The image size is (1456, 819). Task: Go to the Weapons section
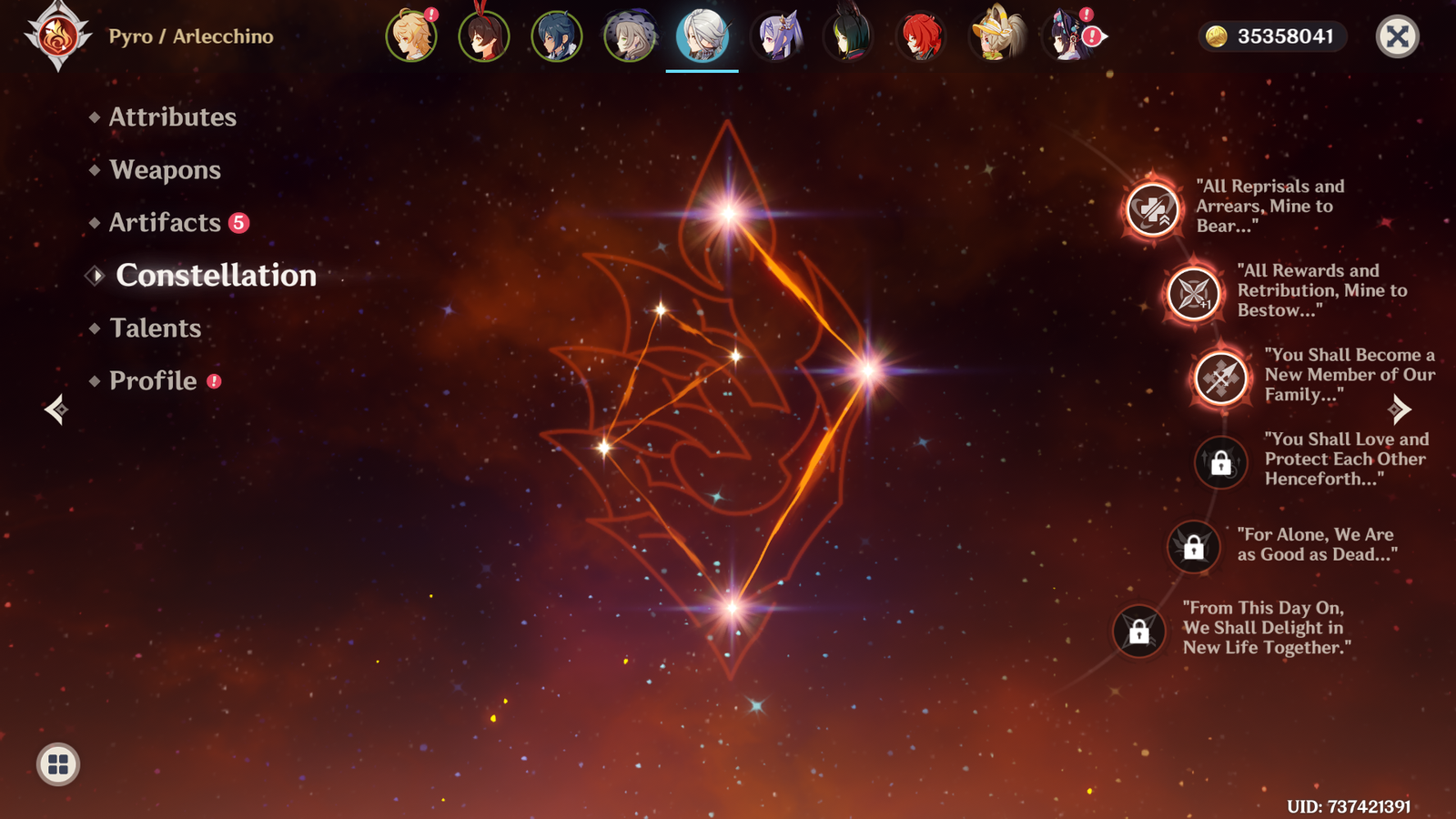click(x=165, y=170)
